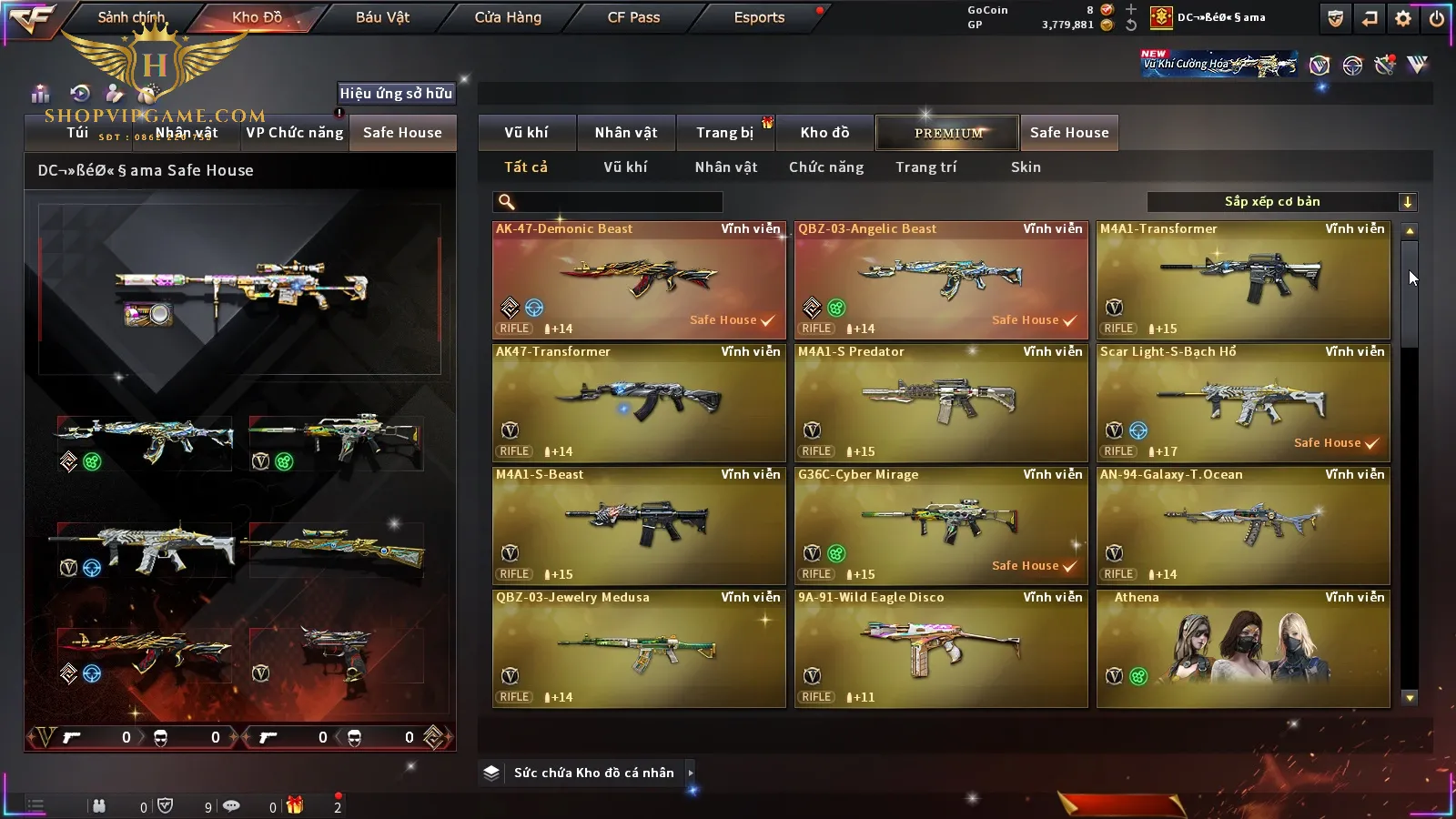Open the settings gear icon
The height and width of the screenshot is (819, 1456).
1403,18
